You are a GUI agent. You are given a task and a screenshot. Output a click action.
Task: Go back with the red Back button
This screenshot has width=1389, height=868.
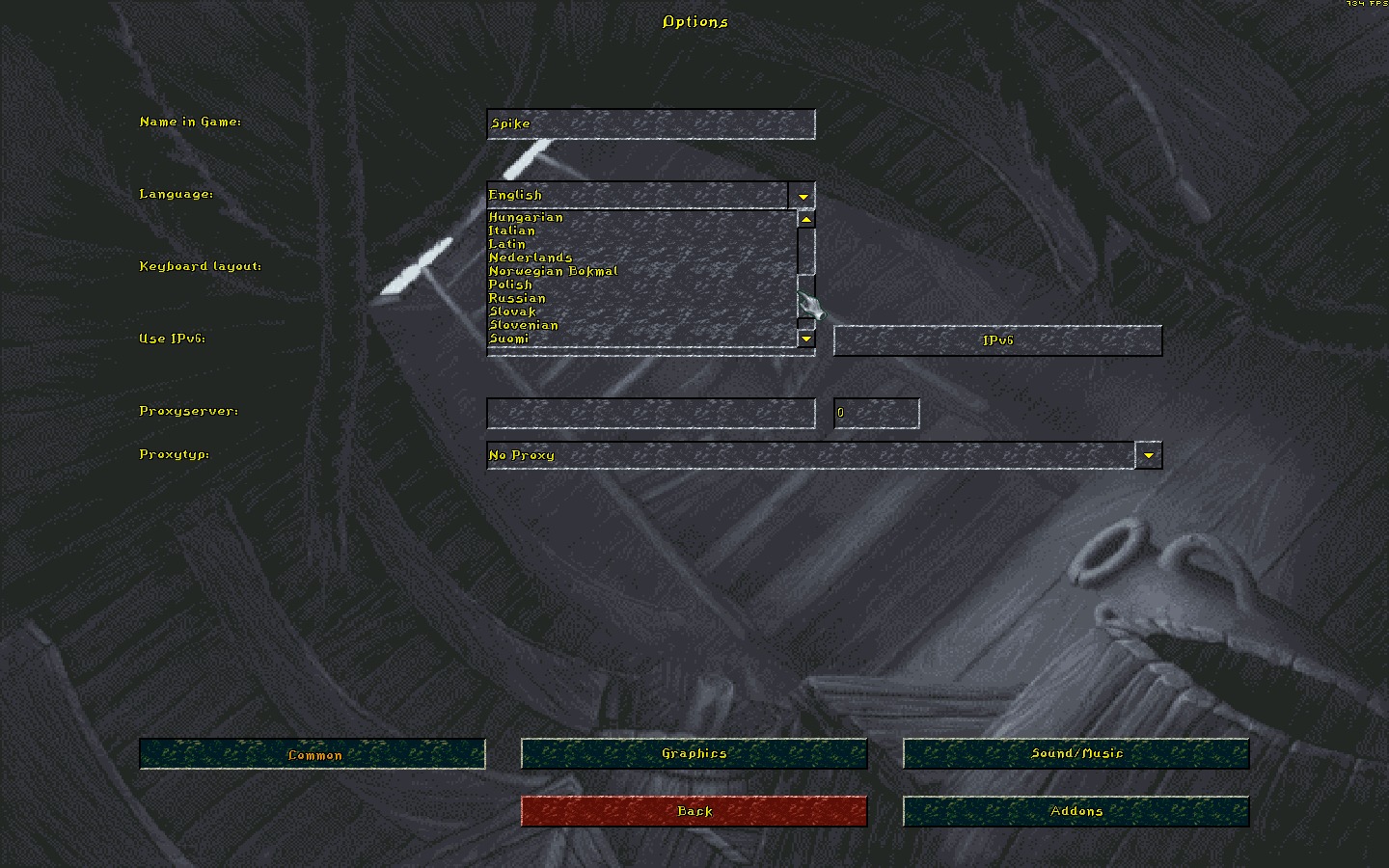pos(694,811)
